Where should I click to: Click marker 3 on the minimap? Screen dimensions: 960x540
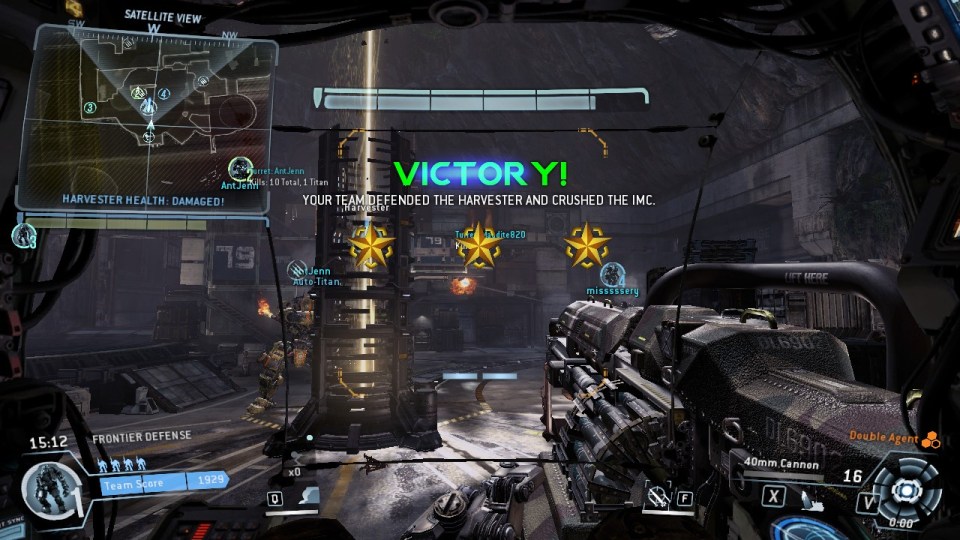click(x=90, y=108)
